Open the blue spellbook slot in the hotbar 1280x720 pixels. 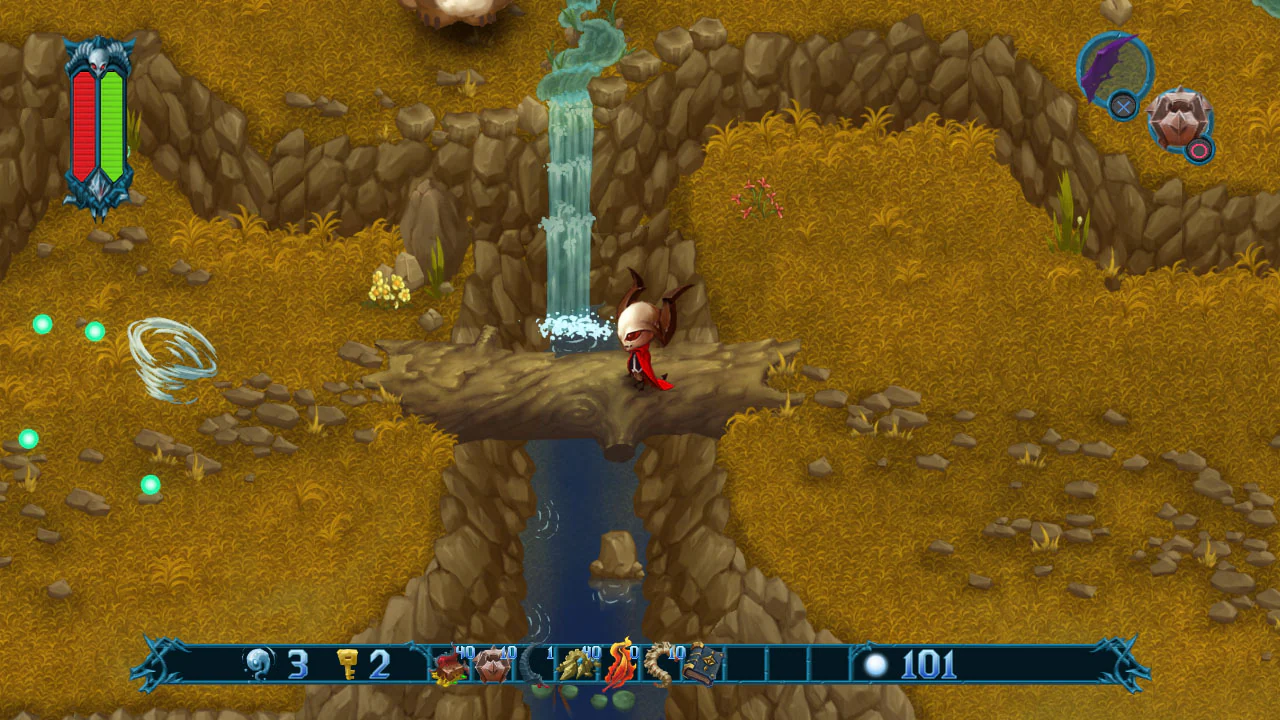699,664
